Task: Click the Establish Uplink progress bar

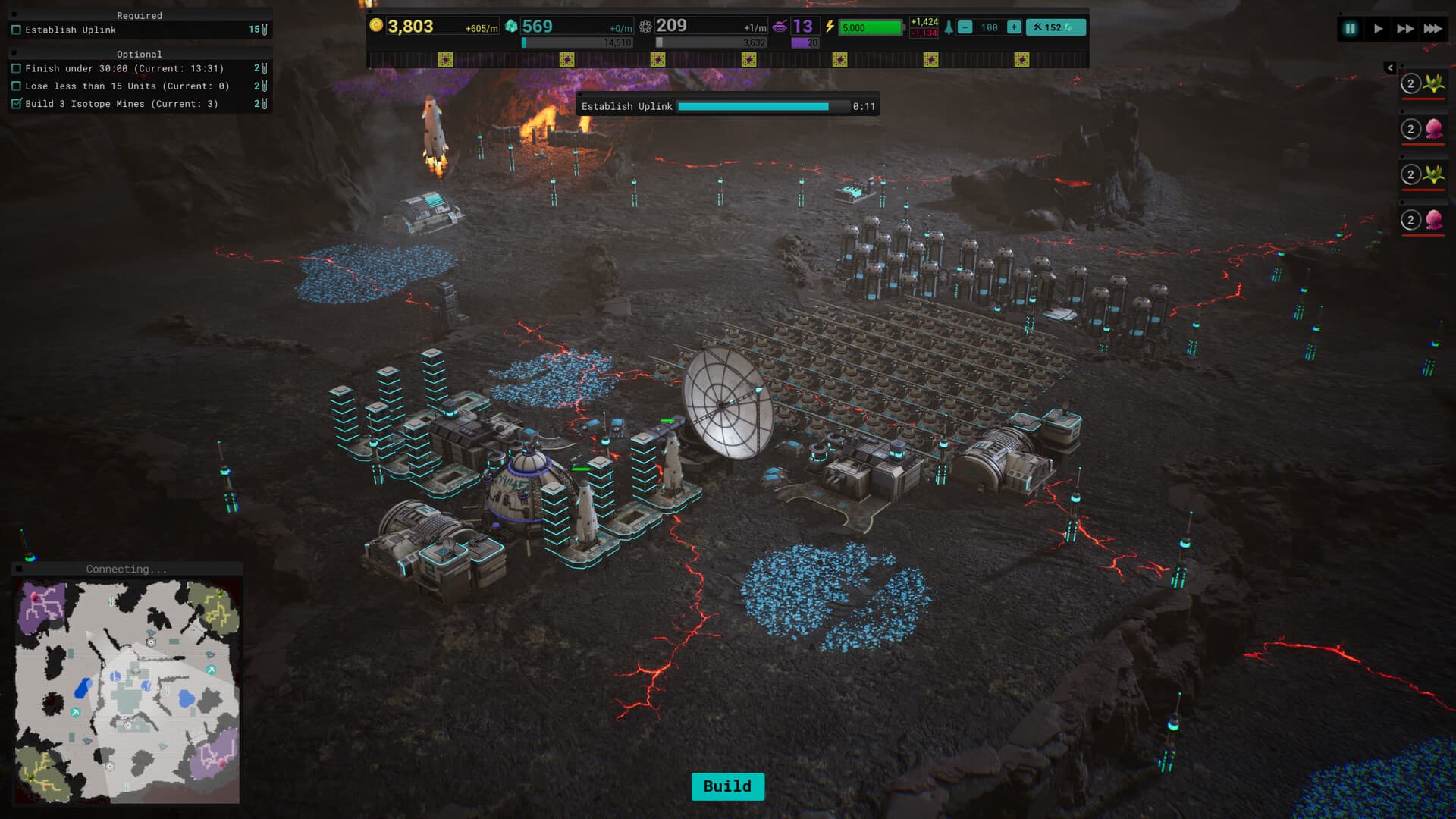Action: pos(761,107)
